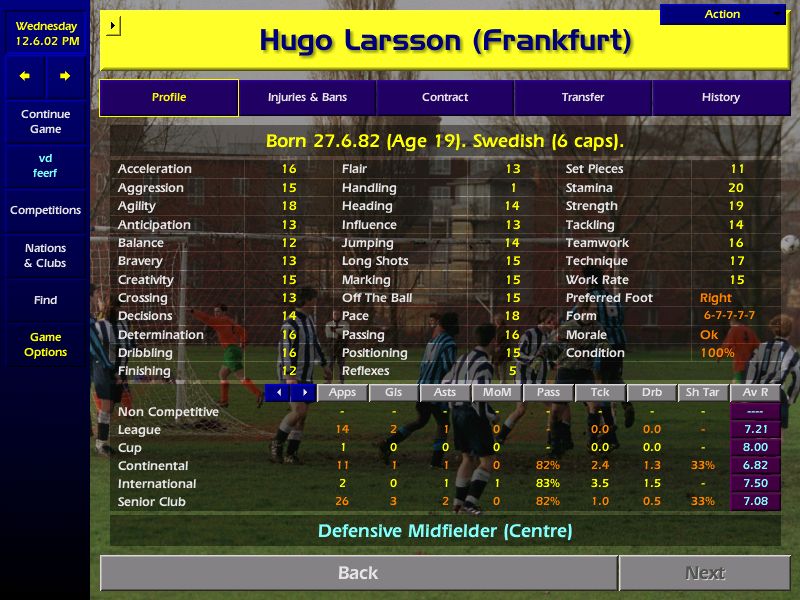Click the Av R column header
The height and width of the screenshot is (600, 800).
(x=755, y=393)
